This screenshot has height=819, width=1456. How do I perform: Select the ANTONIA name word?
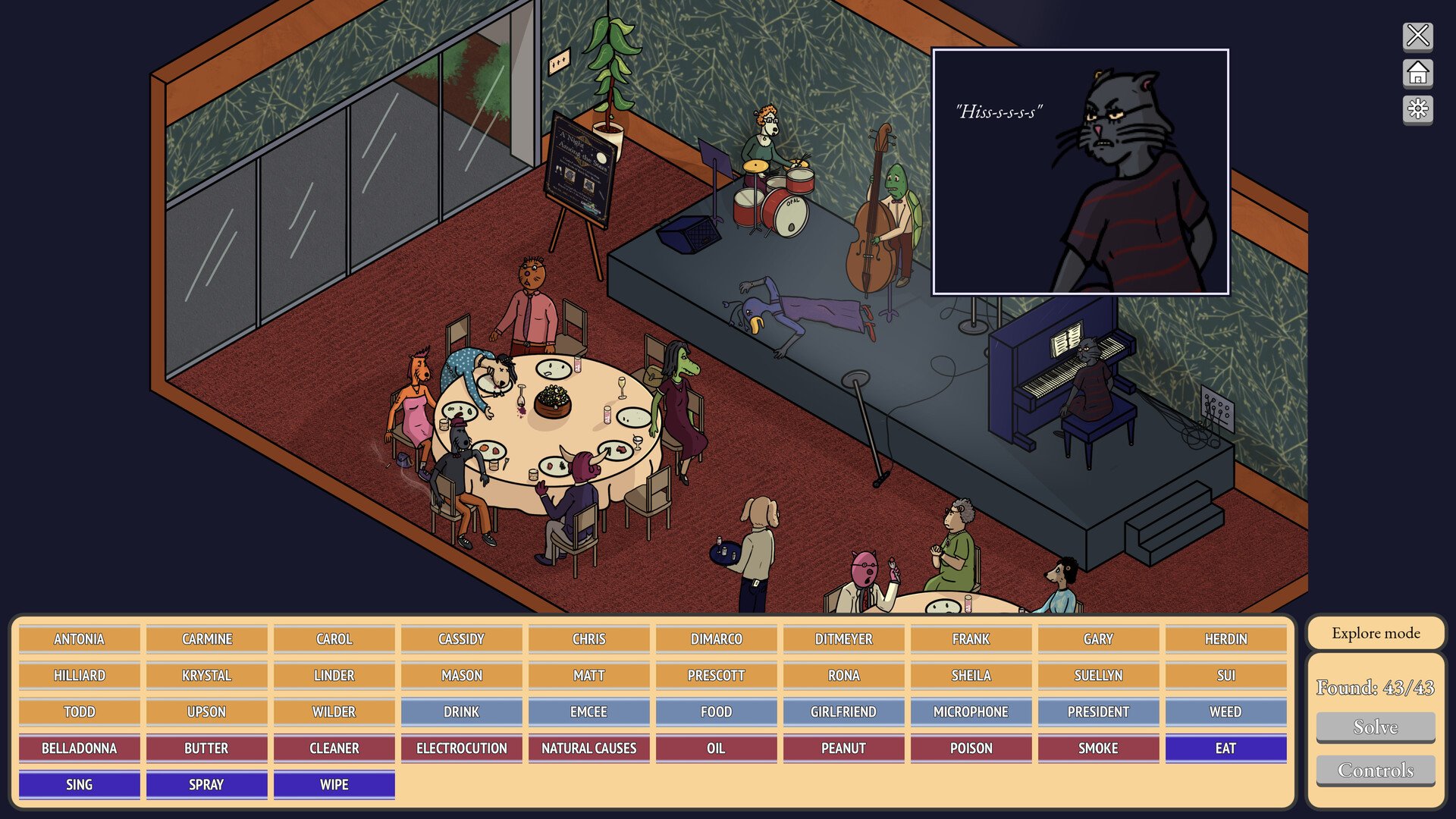[x=80, y=639]
